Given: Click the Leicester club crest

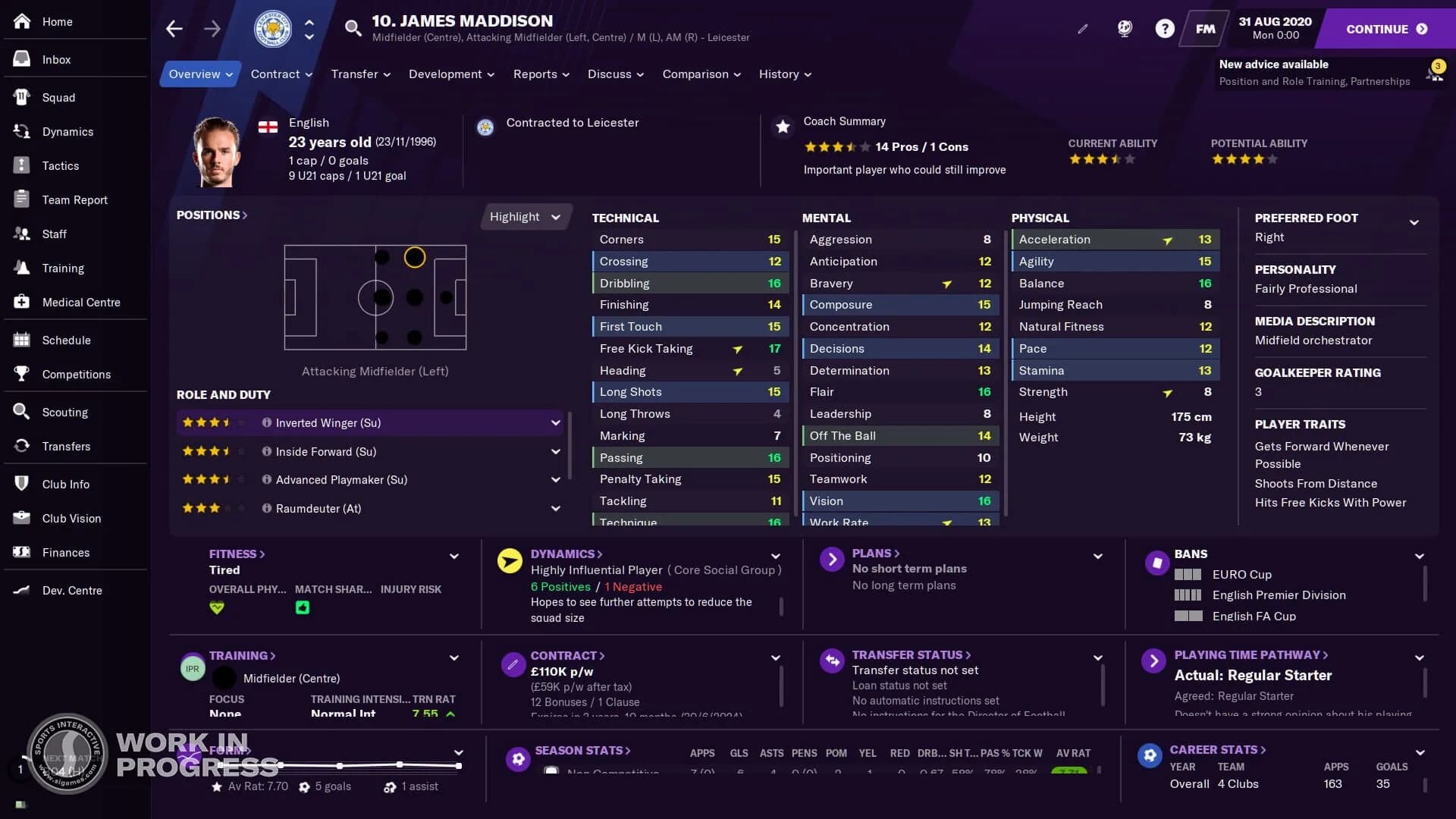Looking at the screenshot, I should point(271,29).
